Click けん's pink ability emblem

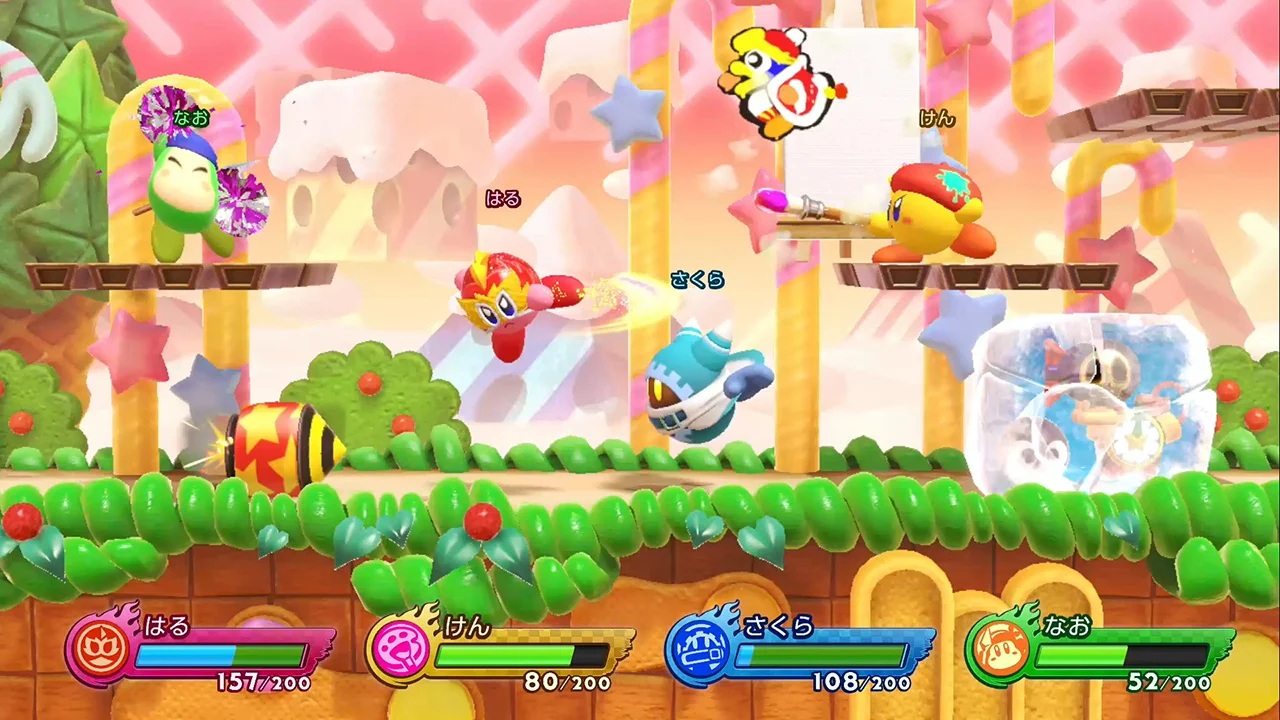(x=401, y=651)
